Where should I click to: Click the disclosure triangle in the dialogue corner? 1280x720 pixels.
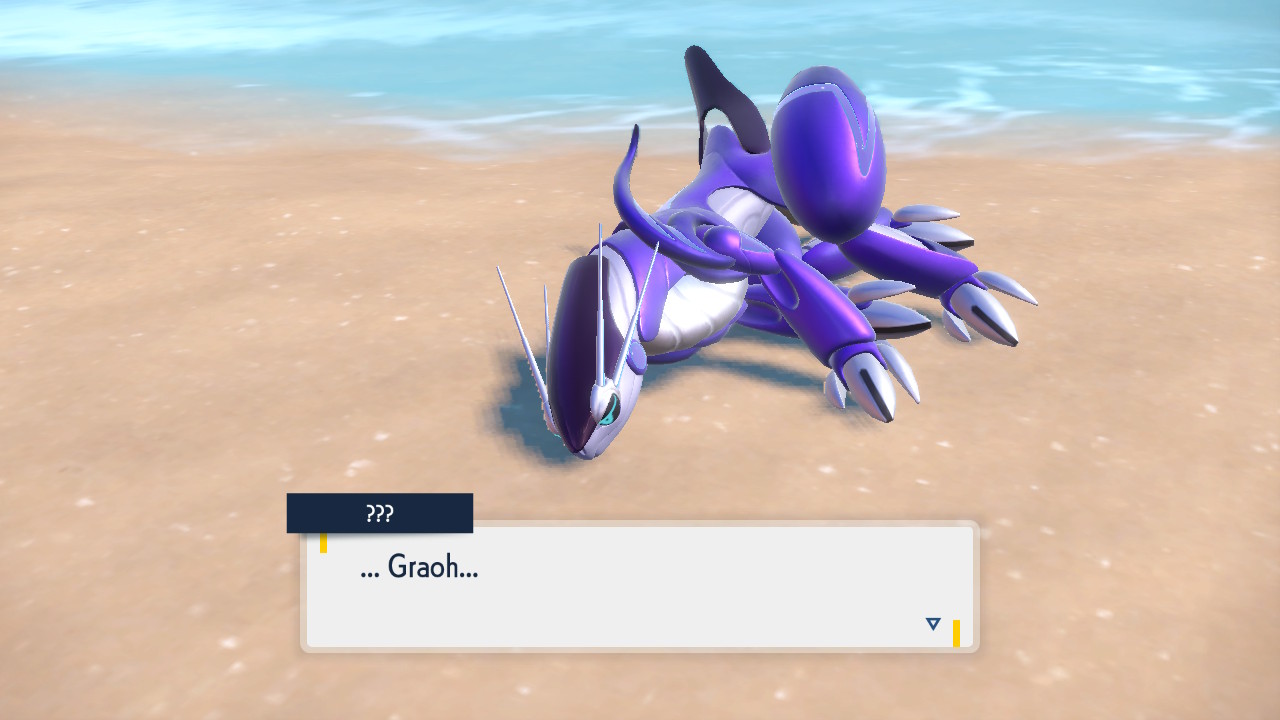click(x=932, y=622)
